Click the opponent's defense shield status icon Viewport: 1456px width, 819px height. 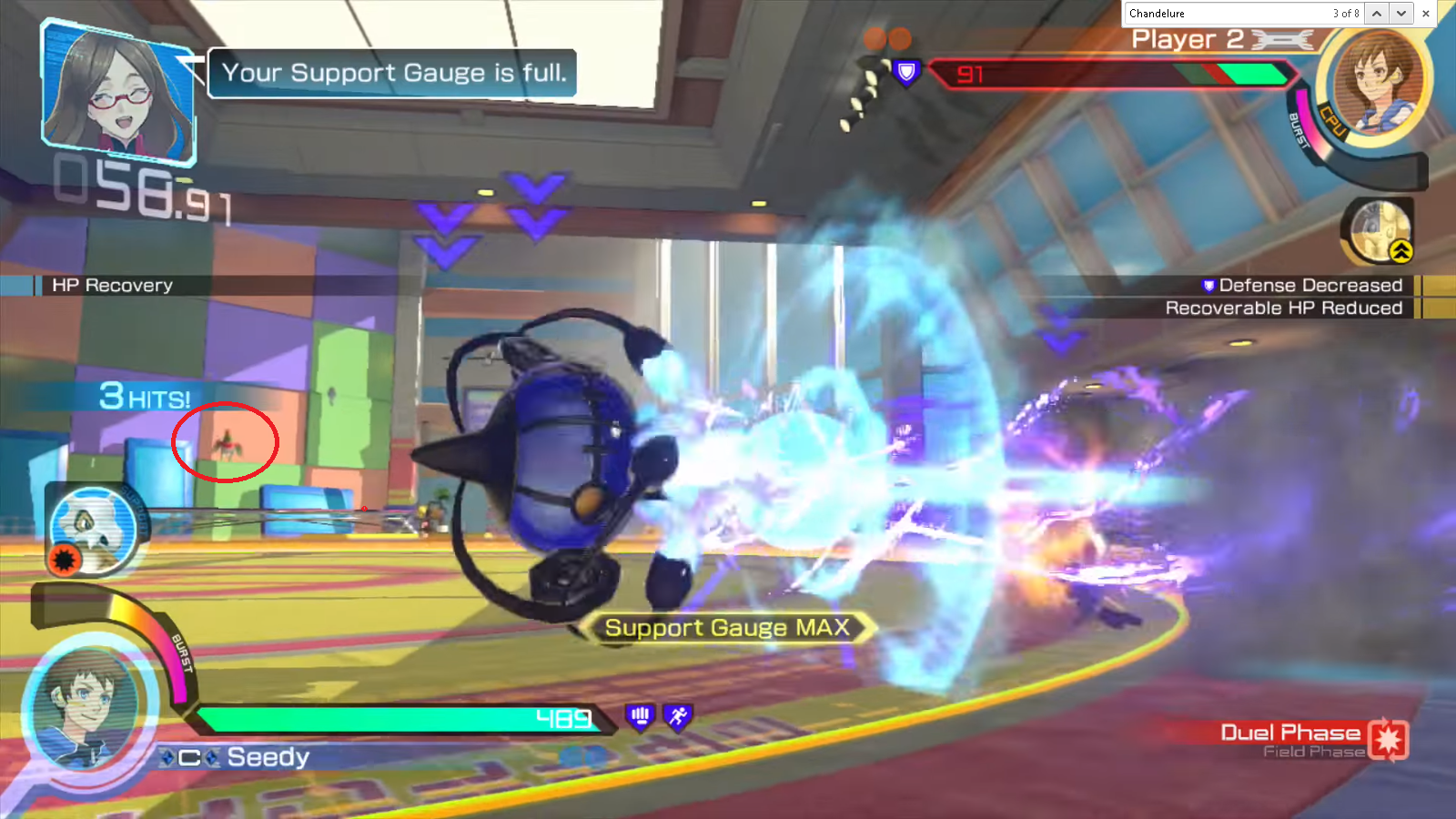tap(906, 72)
